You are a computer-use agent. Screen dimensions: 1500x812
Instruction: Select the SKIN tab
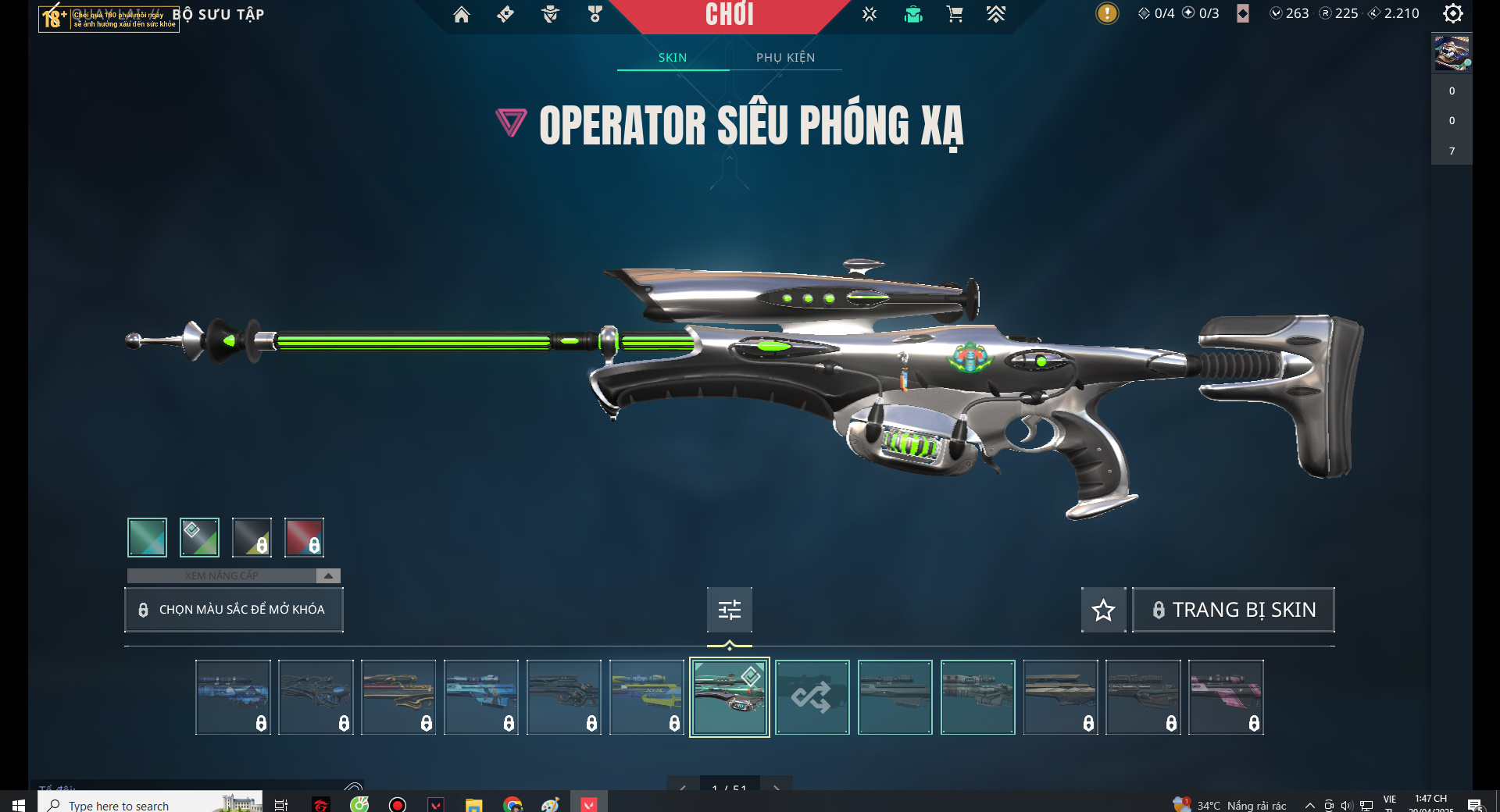point(672,58)
